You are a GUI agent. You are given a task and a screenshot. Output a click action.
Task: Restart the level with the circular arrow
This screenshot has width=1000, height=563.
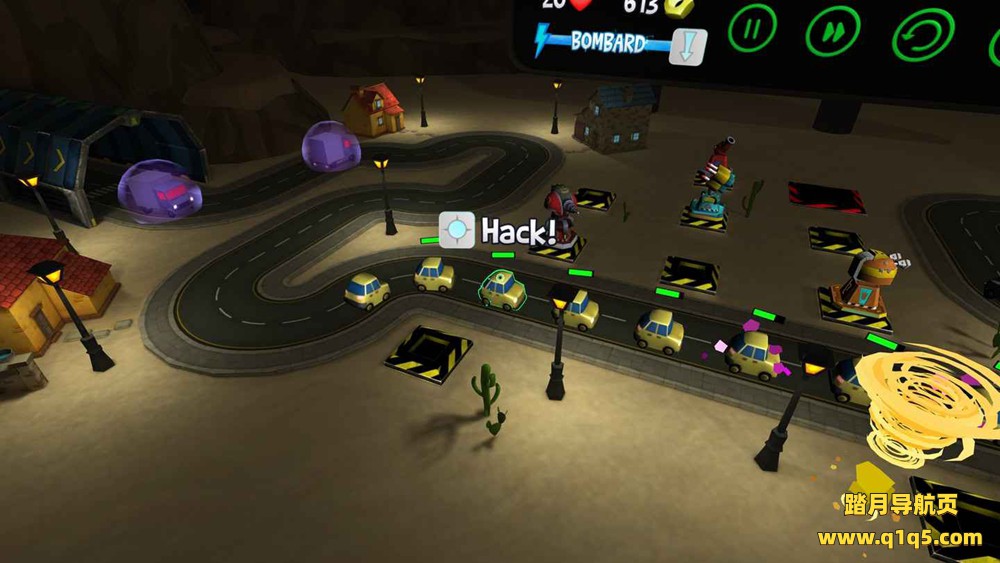pyautogui.click(x=922, y=35)
